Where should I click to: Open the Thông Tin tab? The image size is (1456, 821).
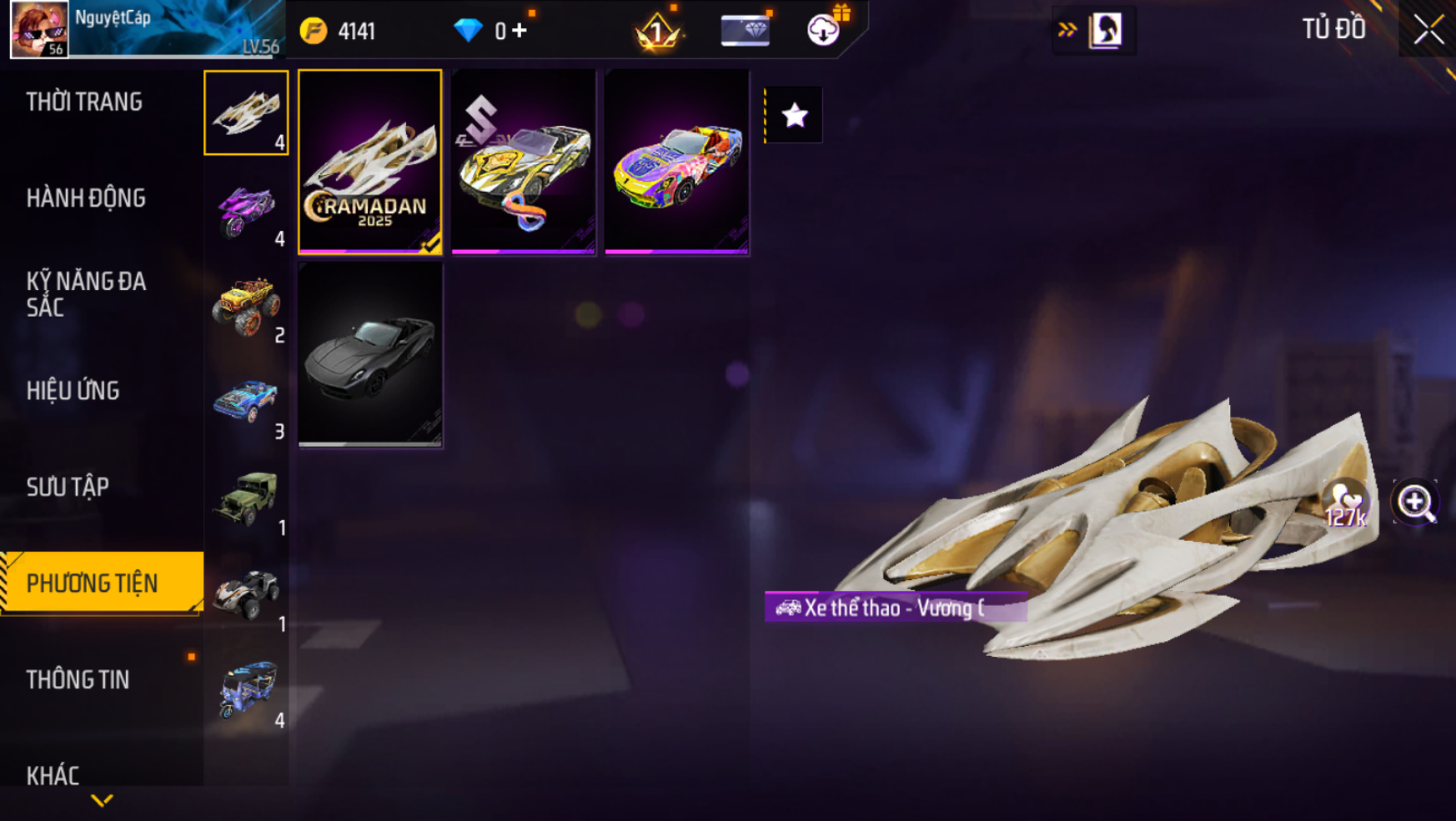pos(78,679)
